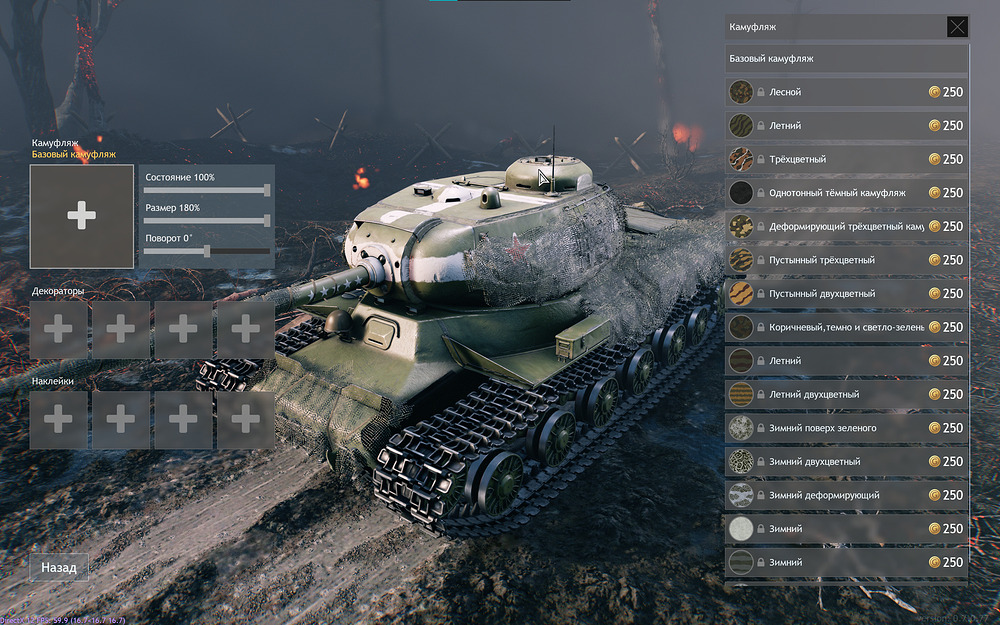
Task: Select Летний двухцветный camouflage
Action: tap(846, 394)
